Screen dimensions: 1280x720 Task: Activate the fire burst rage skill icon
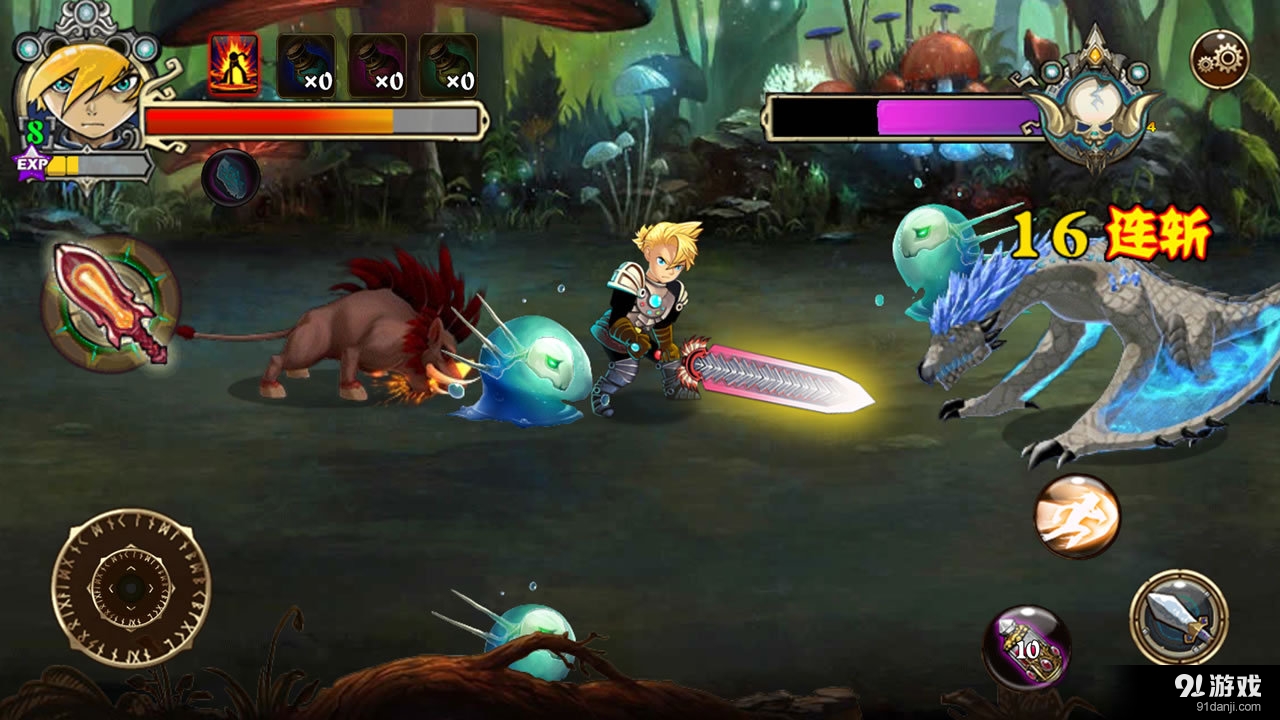[234, 65]
